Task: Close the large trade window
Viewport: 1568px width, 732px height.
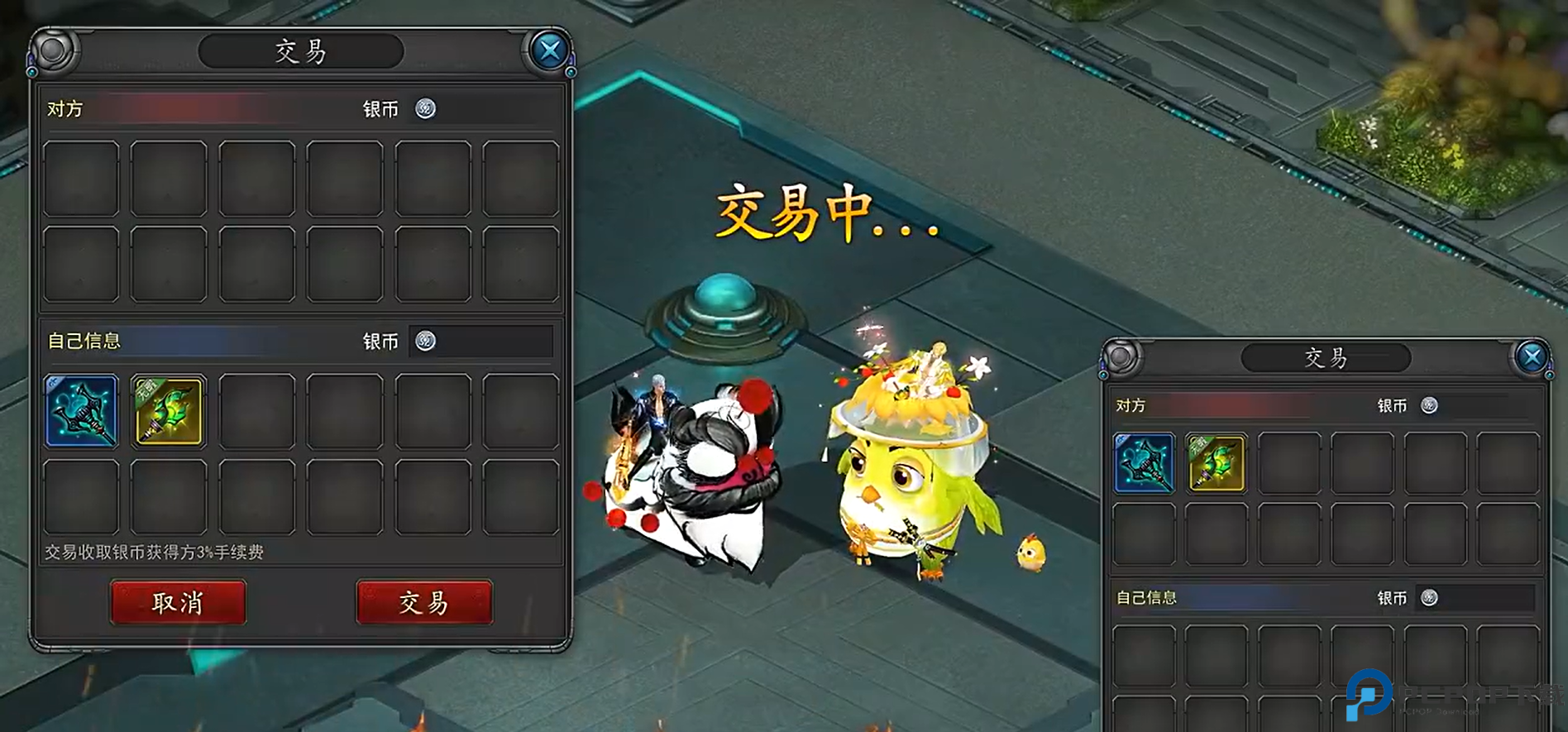Action: (x=549, y=51)
